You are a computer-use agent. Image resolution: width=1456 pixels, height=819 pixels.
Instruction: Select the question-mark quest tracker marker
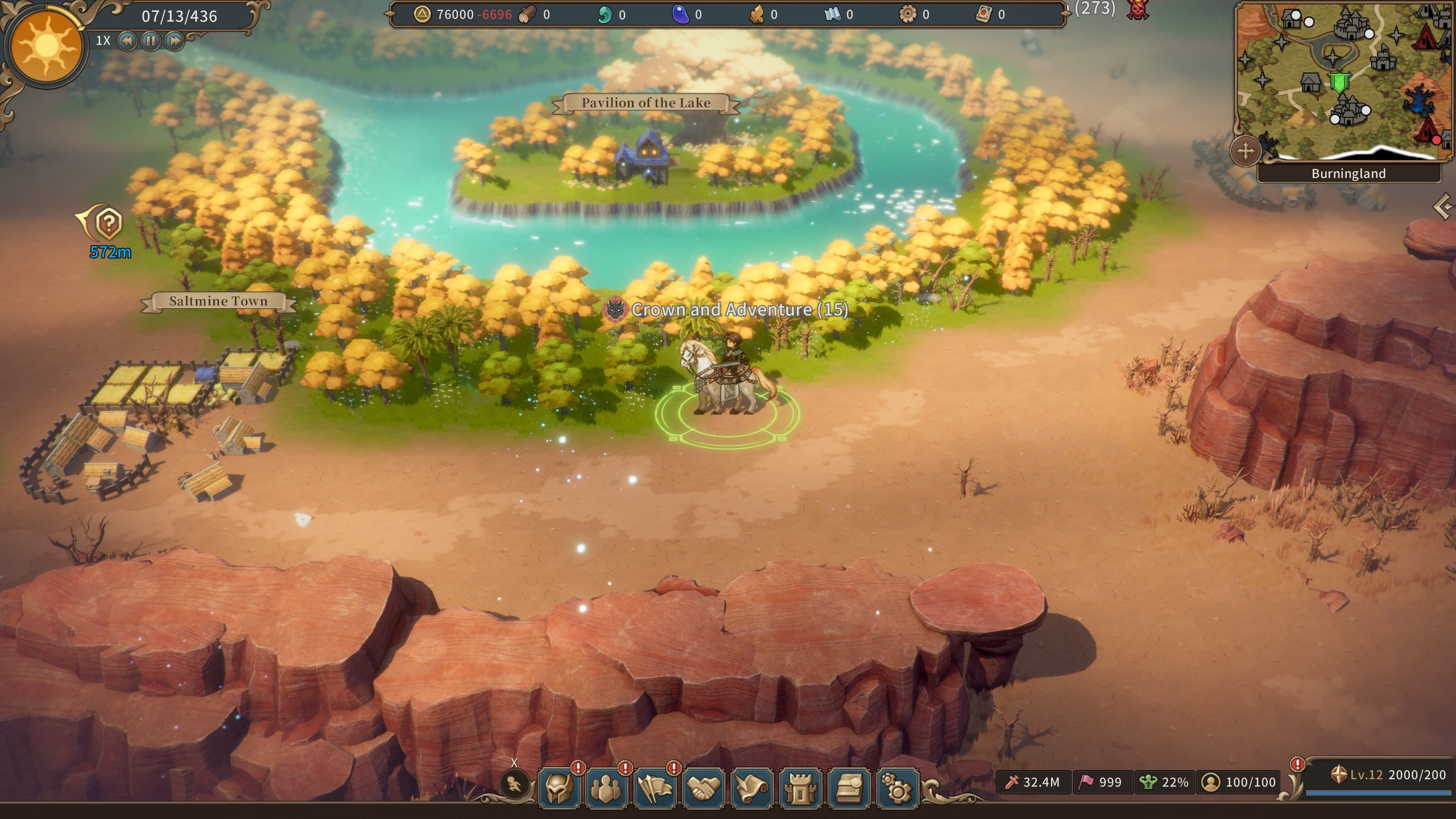coord(108,224)
